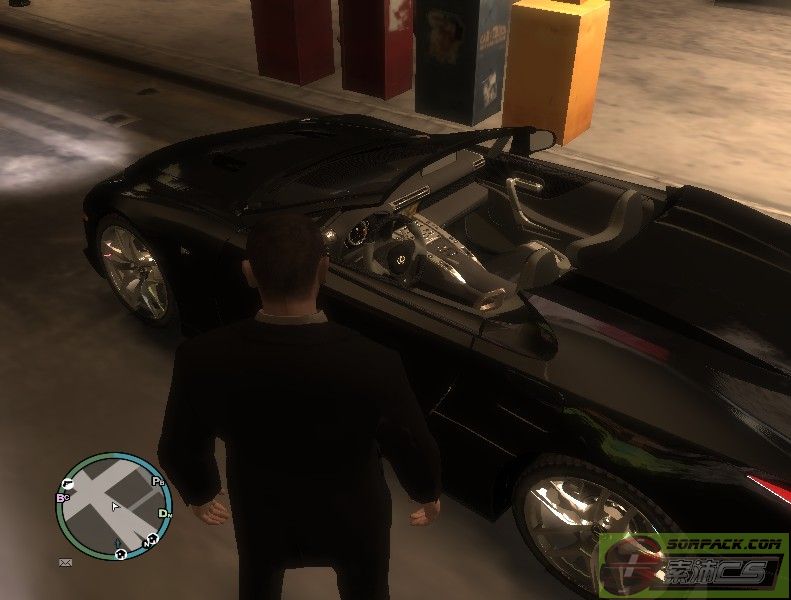Open the envelope message icon
This screenshot has width=791, height=600.
(65, 563)
